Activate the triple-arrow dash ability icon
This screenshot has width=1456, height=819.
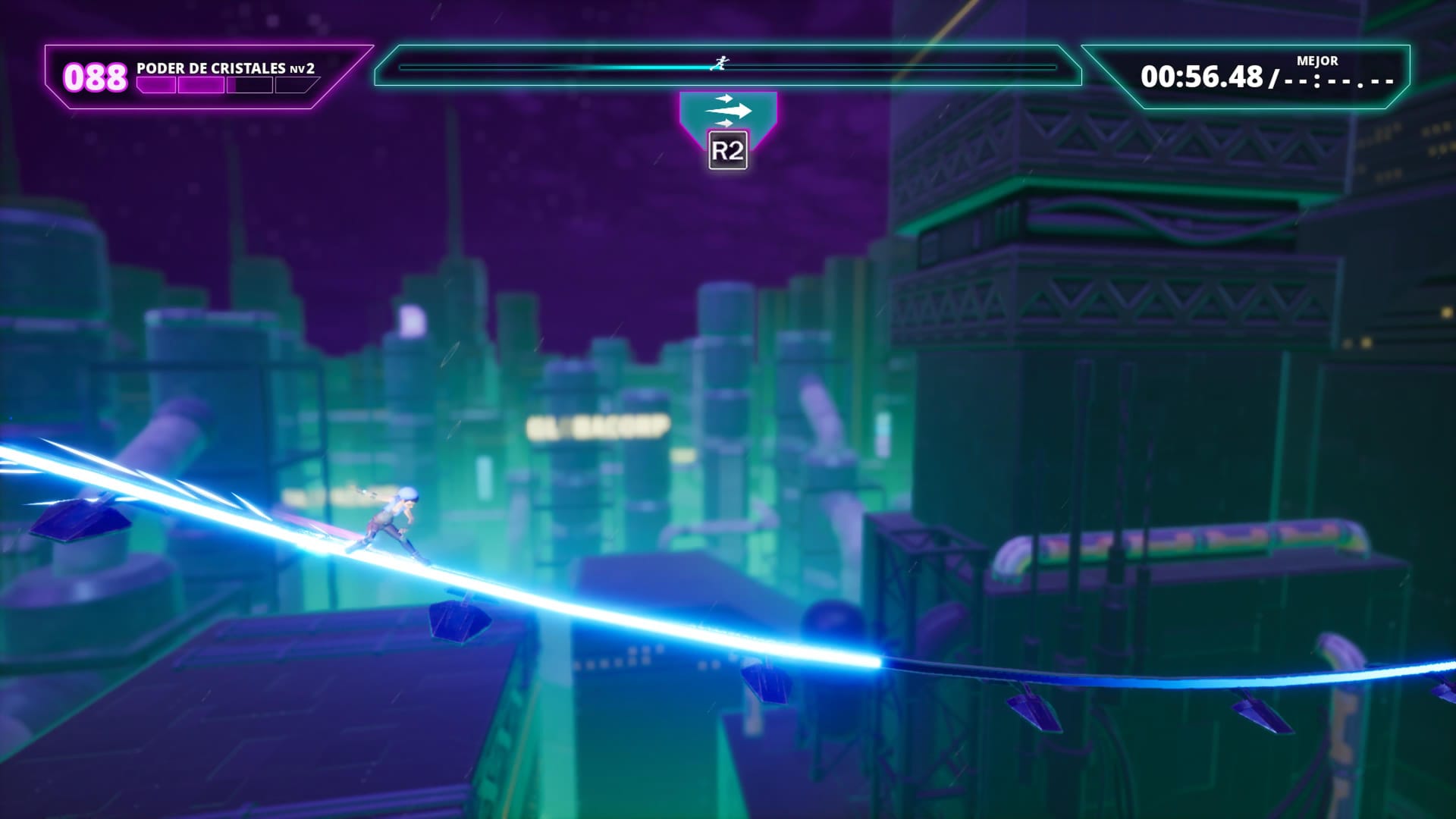[727, 111]
